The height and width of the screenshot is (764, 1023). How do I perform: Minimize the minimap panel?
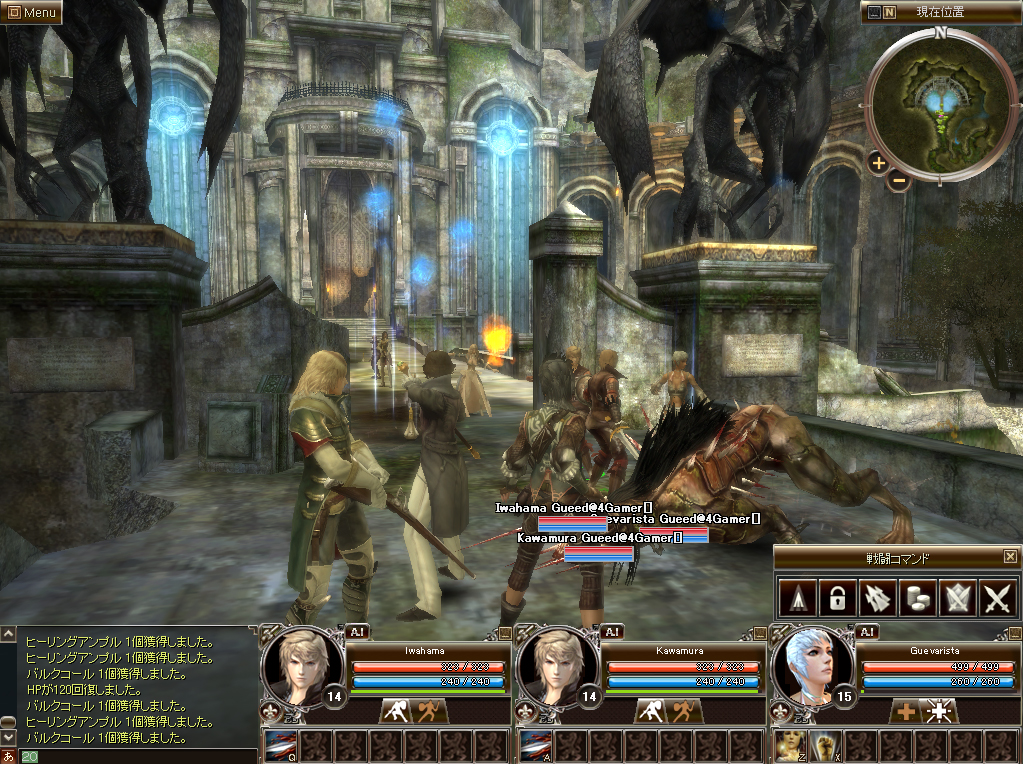tap(874, 13)
